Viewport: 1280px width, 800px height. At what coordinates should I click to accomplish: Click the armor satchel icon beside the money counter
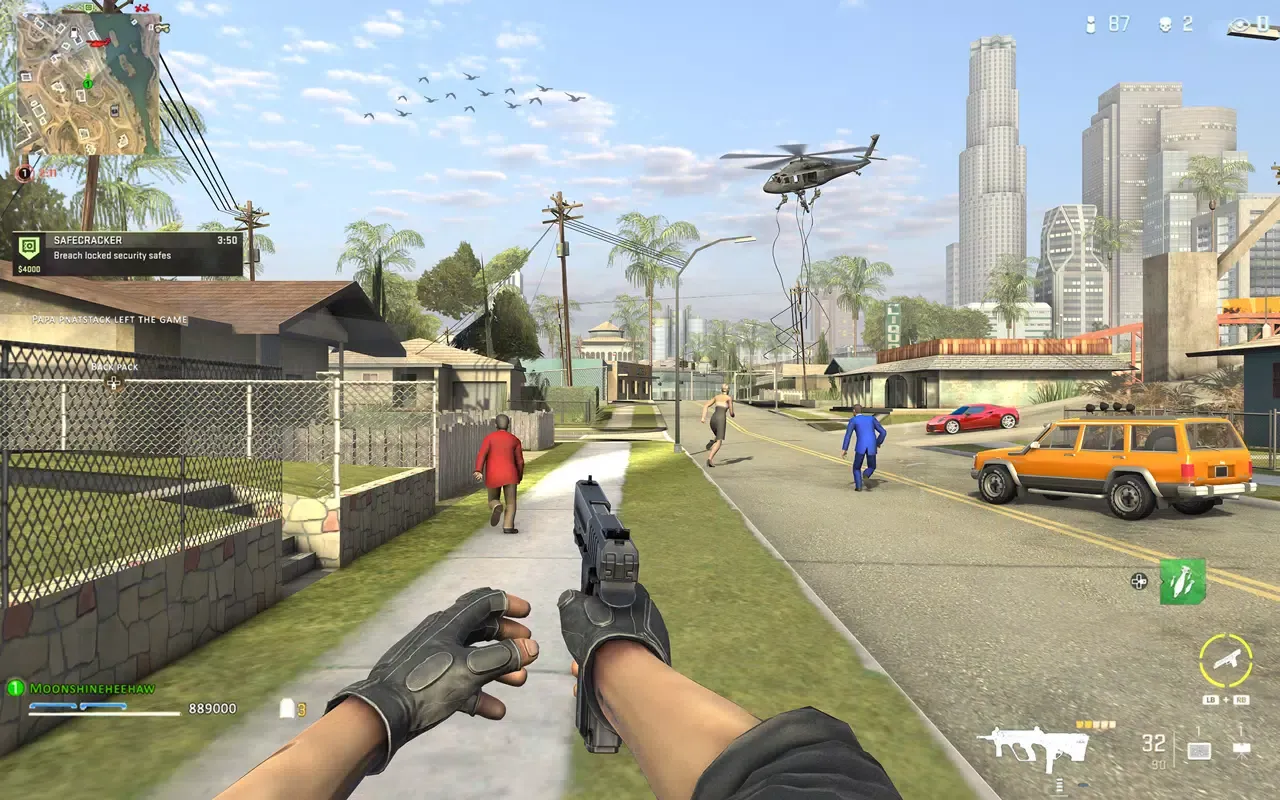click(289, 707)
